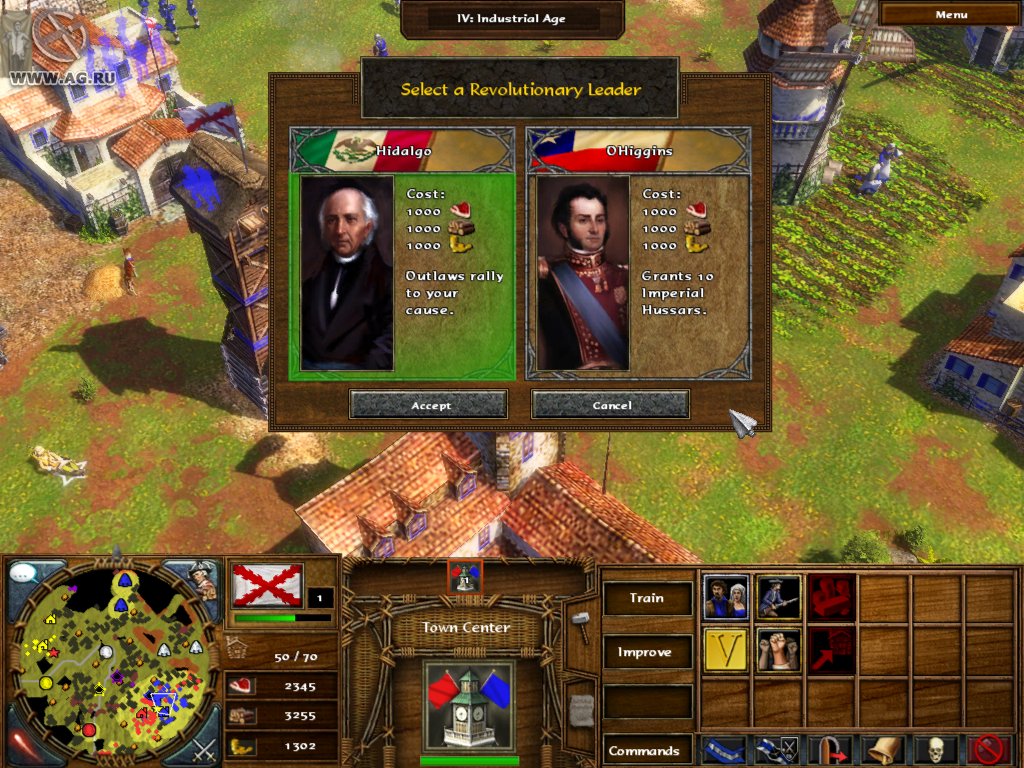Advance to the Imperial Age (V)
Screen dimensions: 1024x768
(725, 651)
